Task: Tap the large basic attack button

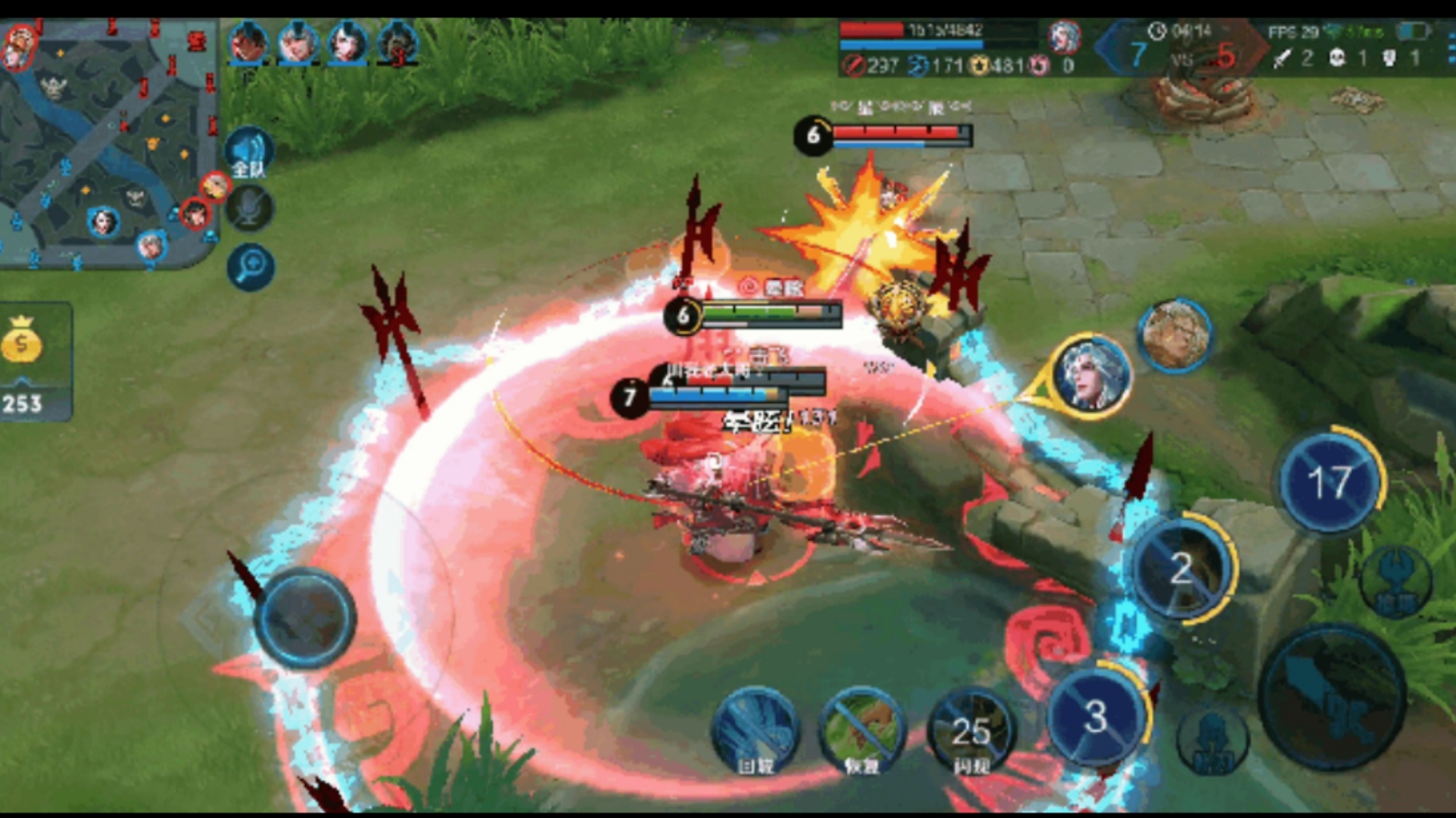Action: point(1332,699)
